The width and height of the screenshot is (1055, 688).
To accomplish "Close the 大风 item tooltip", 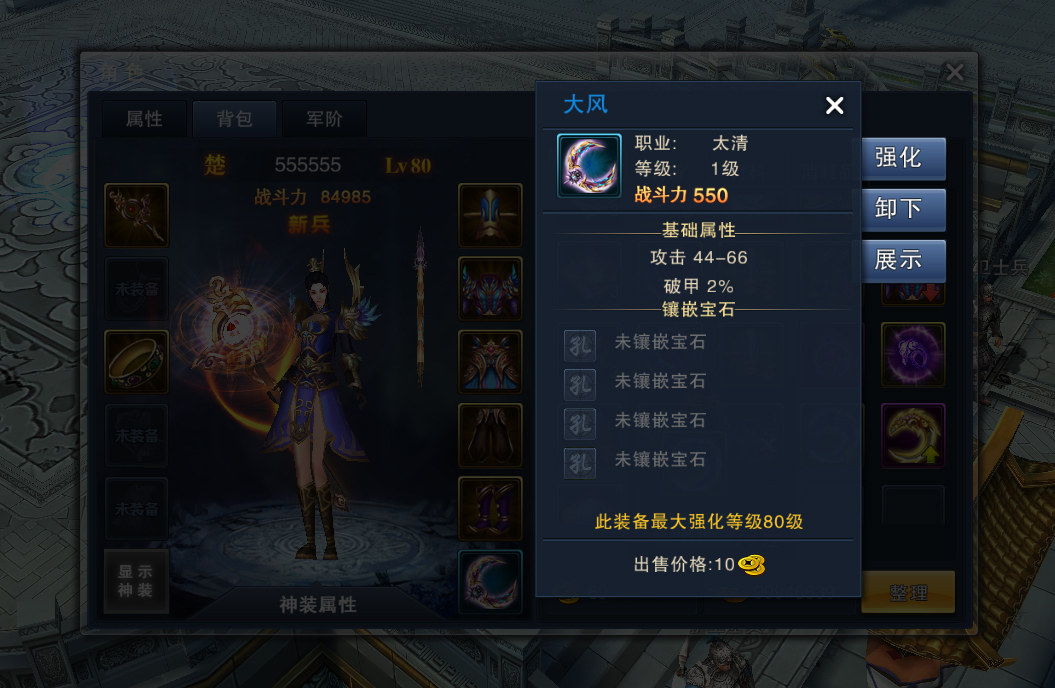I will (x=834, y=106).
